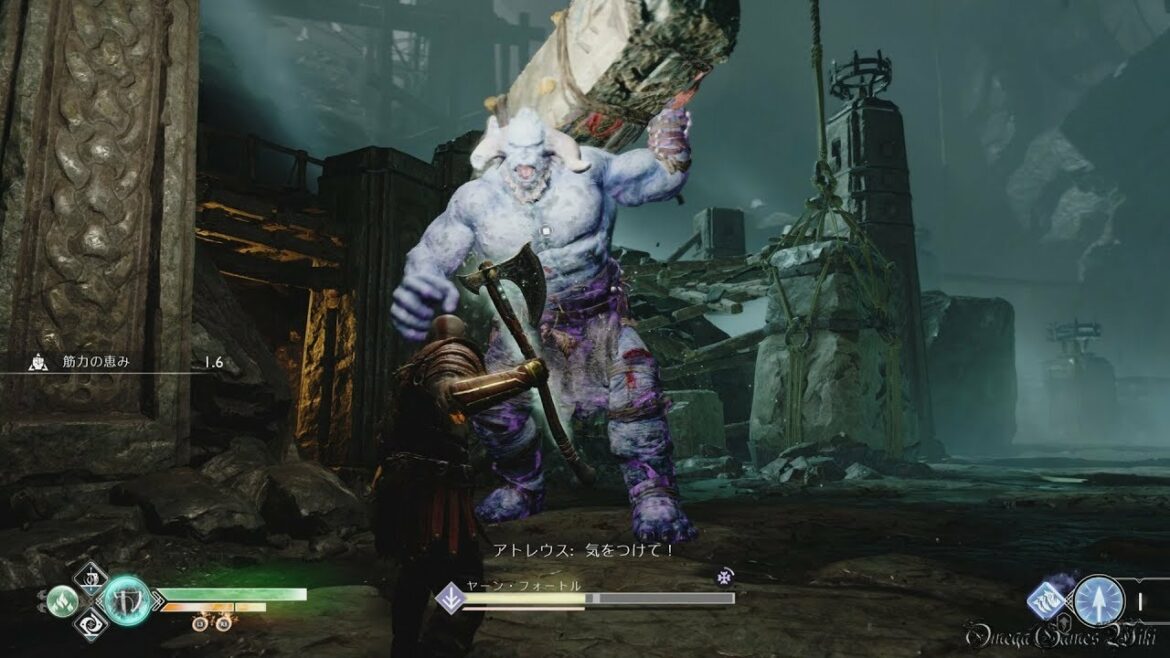Image resolution: width=1170 pixels, height=658 pixels.
Task: Activate the green flame rage icon
Action: (x=61, y=600)
